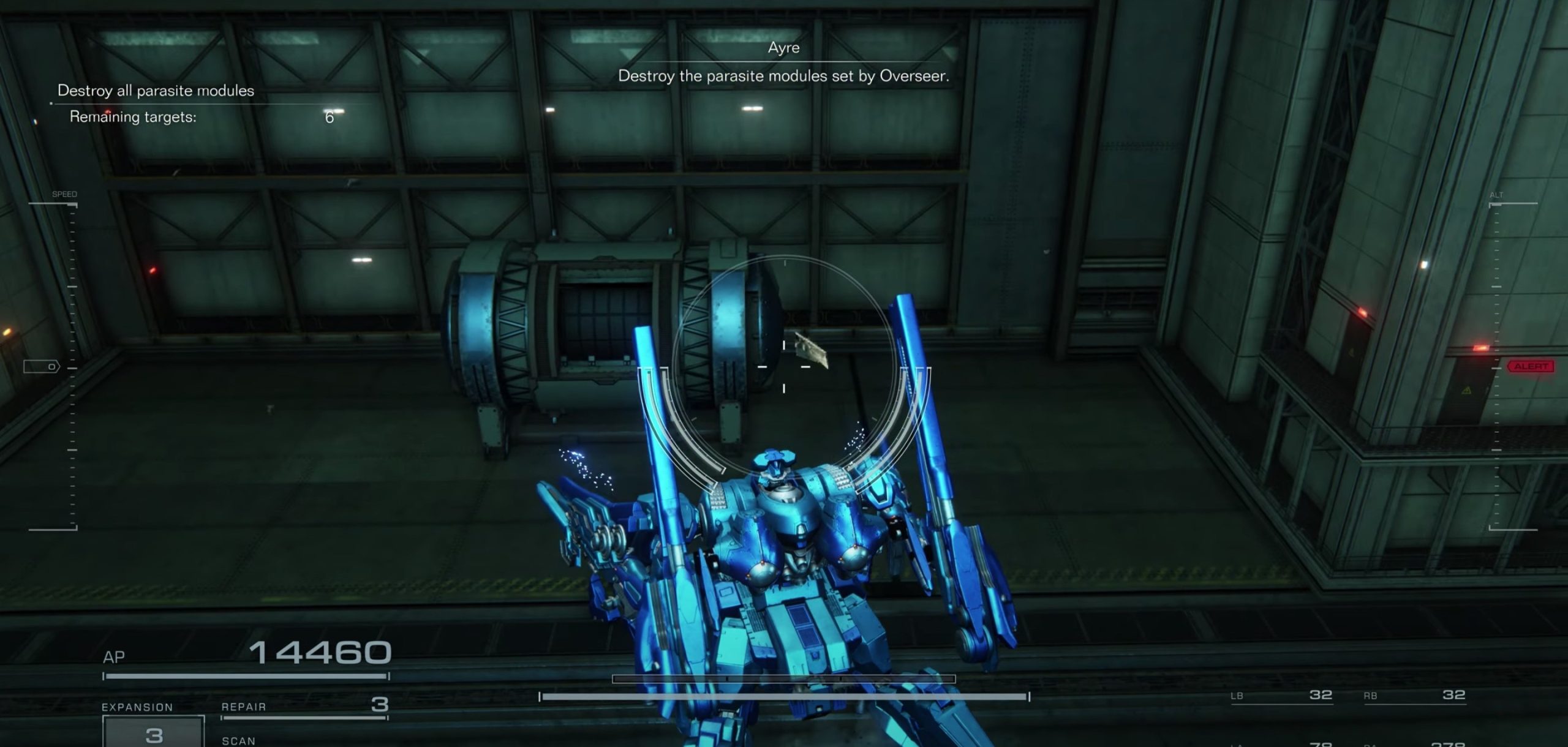Click the SPEED gauge marker on the left

pos(64,193)
